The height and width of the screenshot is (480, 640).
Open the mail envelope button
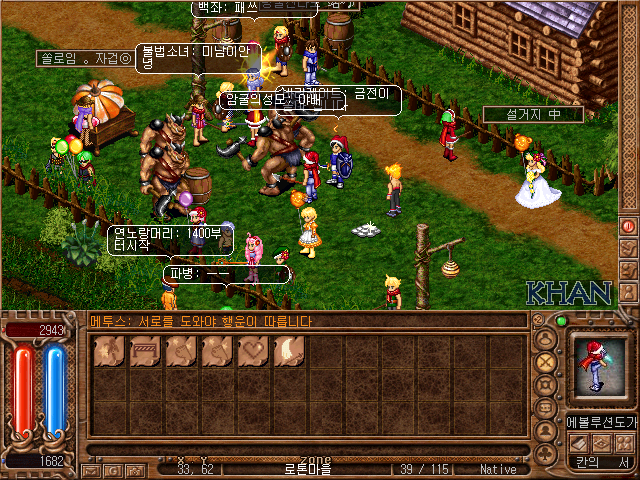click(x=90, y=469)
